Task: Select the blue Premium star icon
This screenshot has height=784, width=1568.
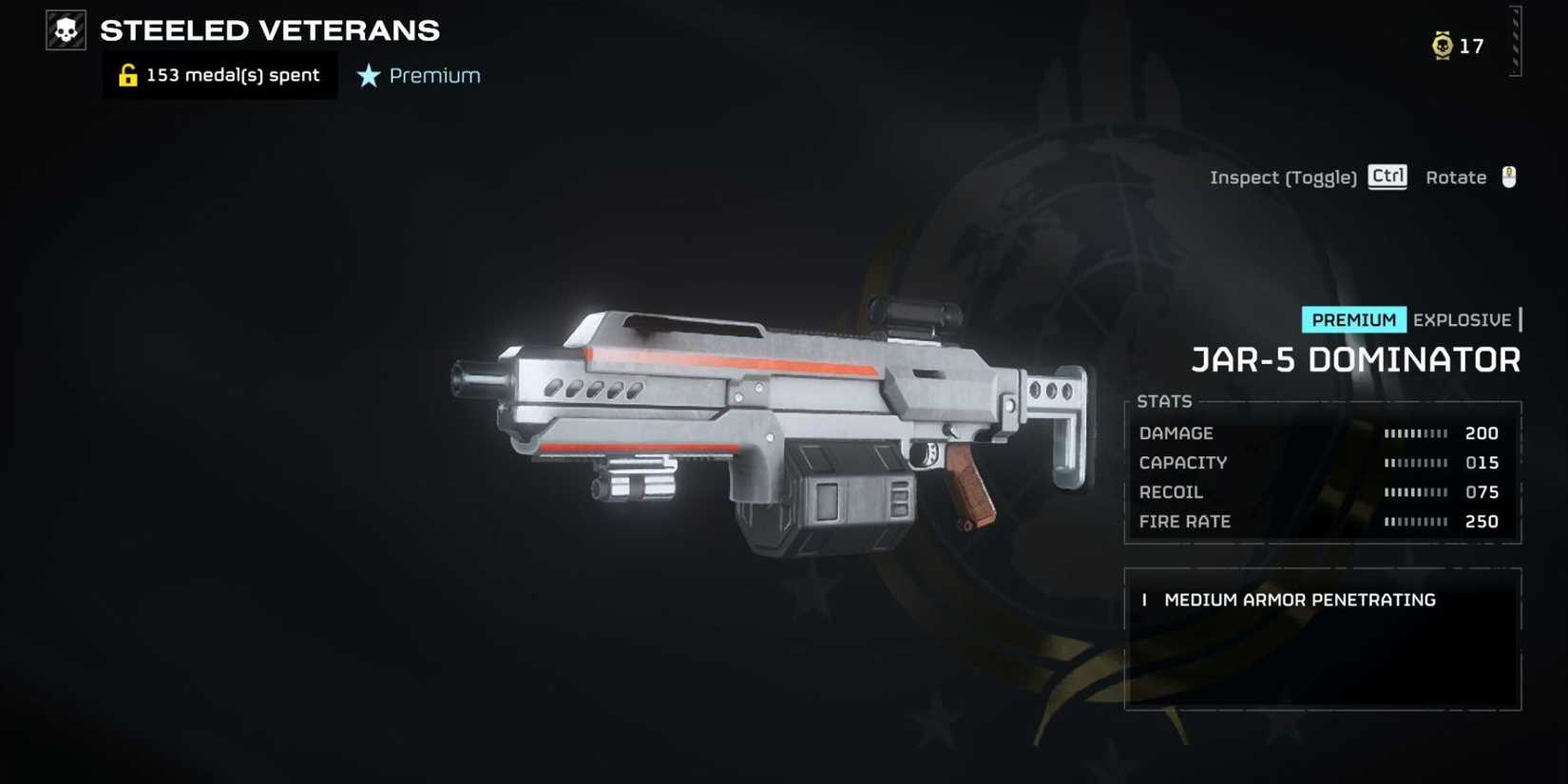Action: point(368,76)
